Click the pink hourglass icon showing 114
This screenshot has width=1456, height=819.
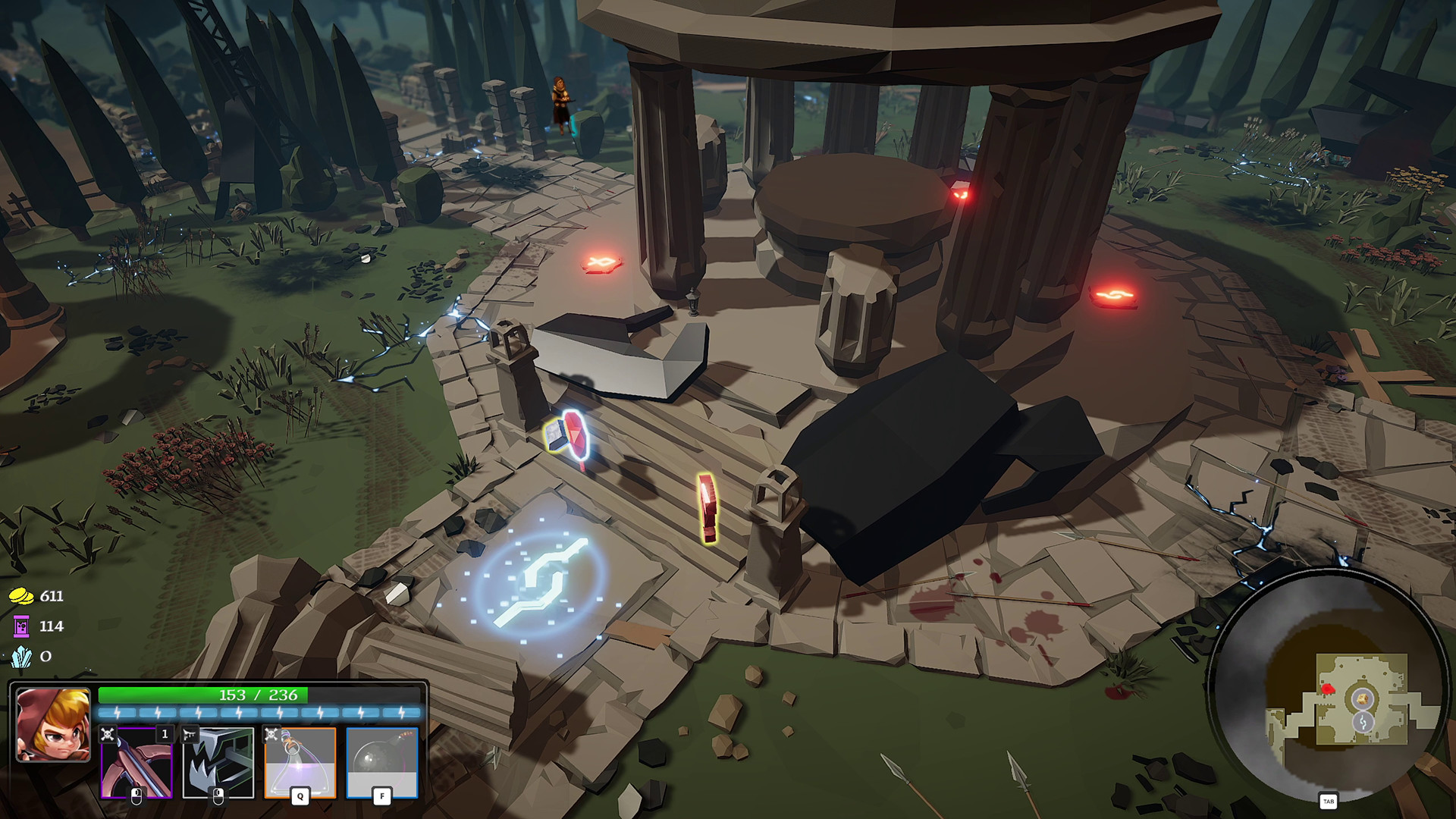point(21,627)
